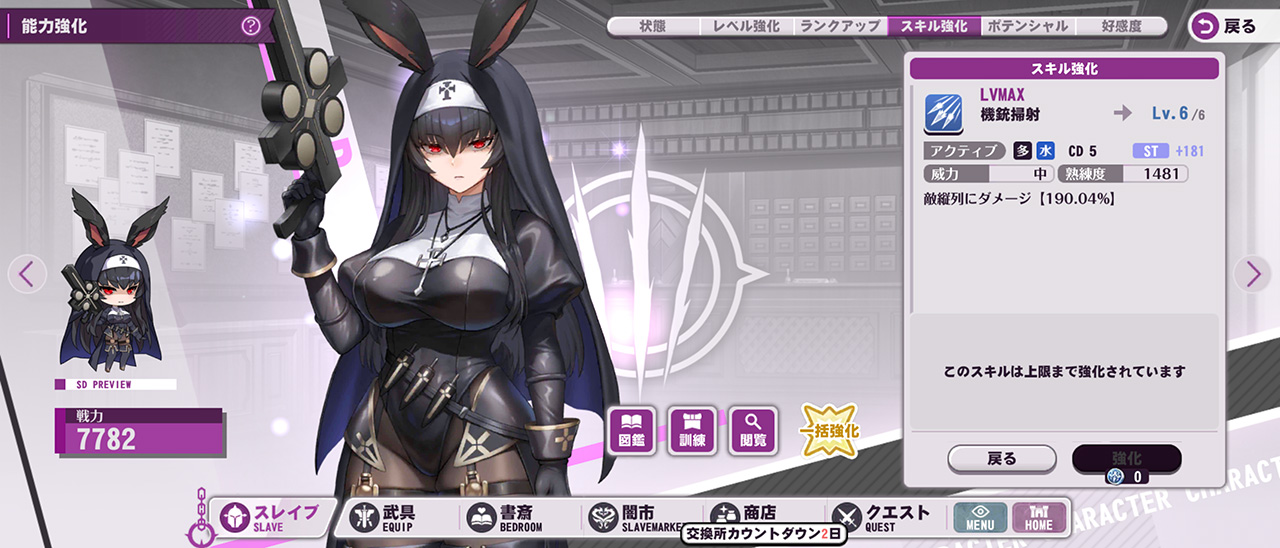Open the 図鑑 encyclopedia button
The image size is (1280, 548).
click(631, 430)
